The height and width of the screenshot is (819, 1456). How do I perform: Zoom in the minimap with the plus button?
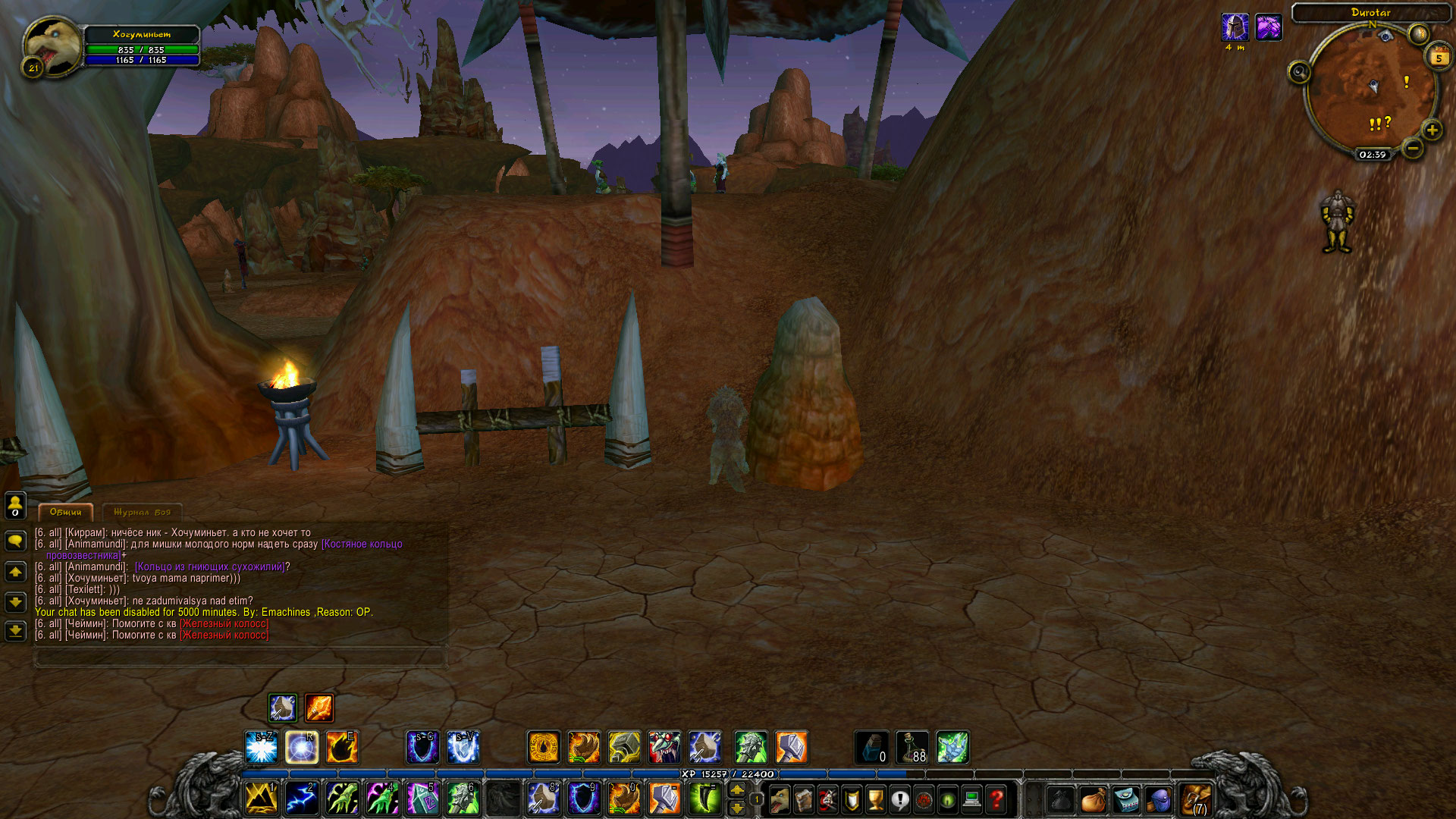click(x=1432, y=130)
